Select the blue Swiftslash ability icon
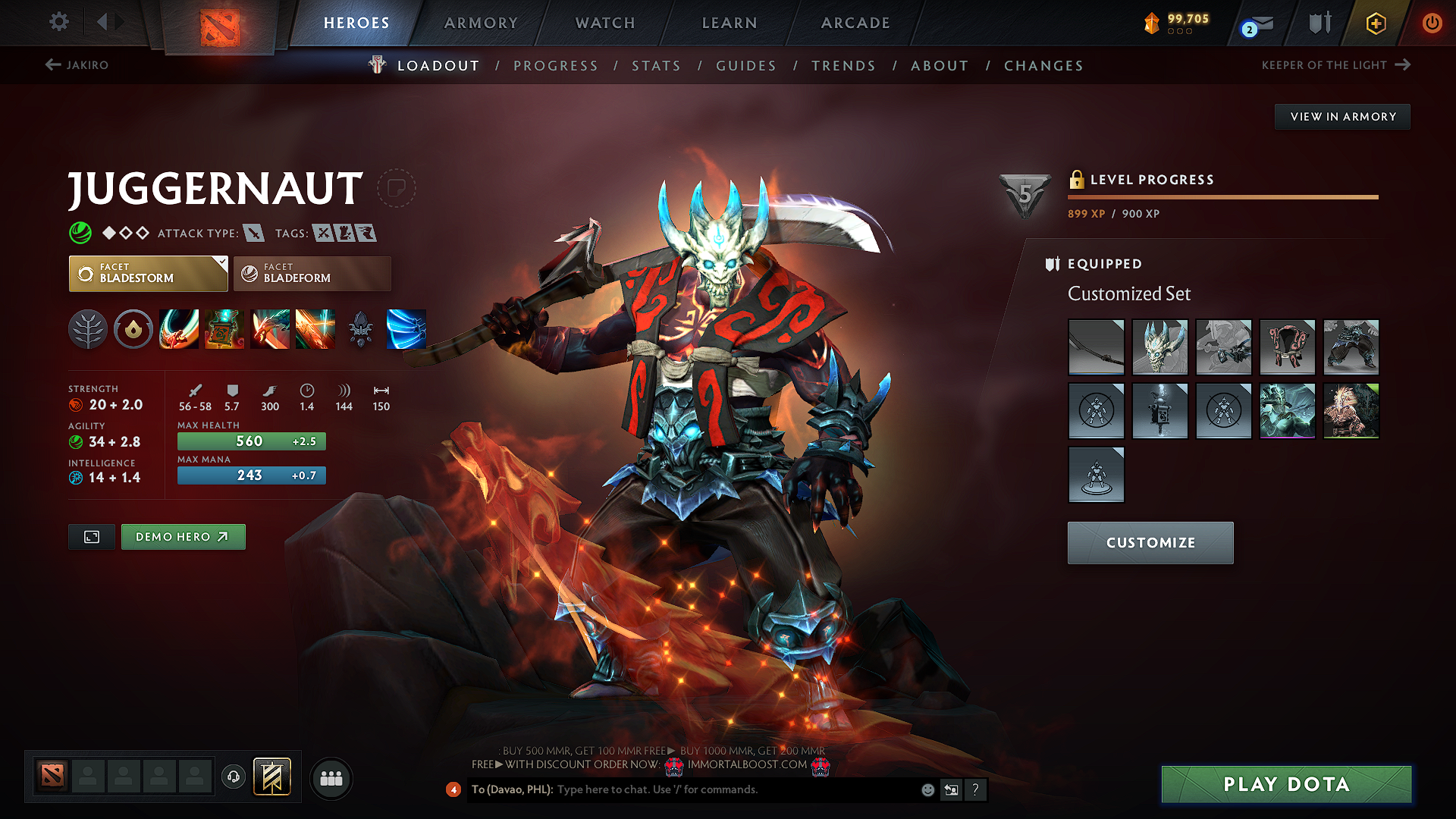The width and height of the screenshot is (1456, 819). click(x=406, y=329)
